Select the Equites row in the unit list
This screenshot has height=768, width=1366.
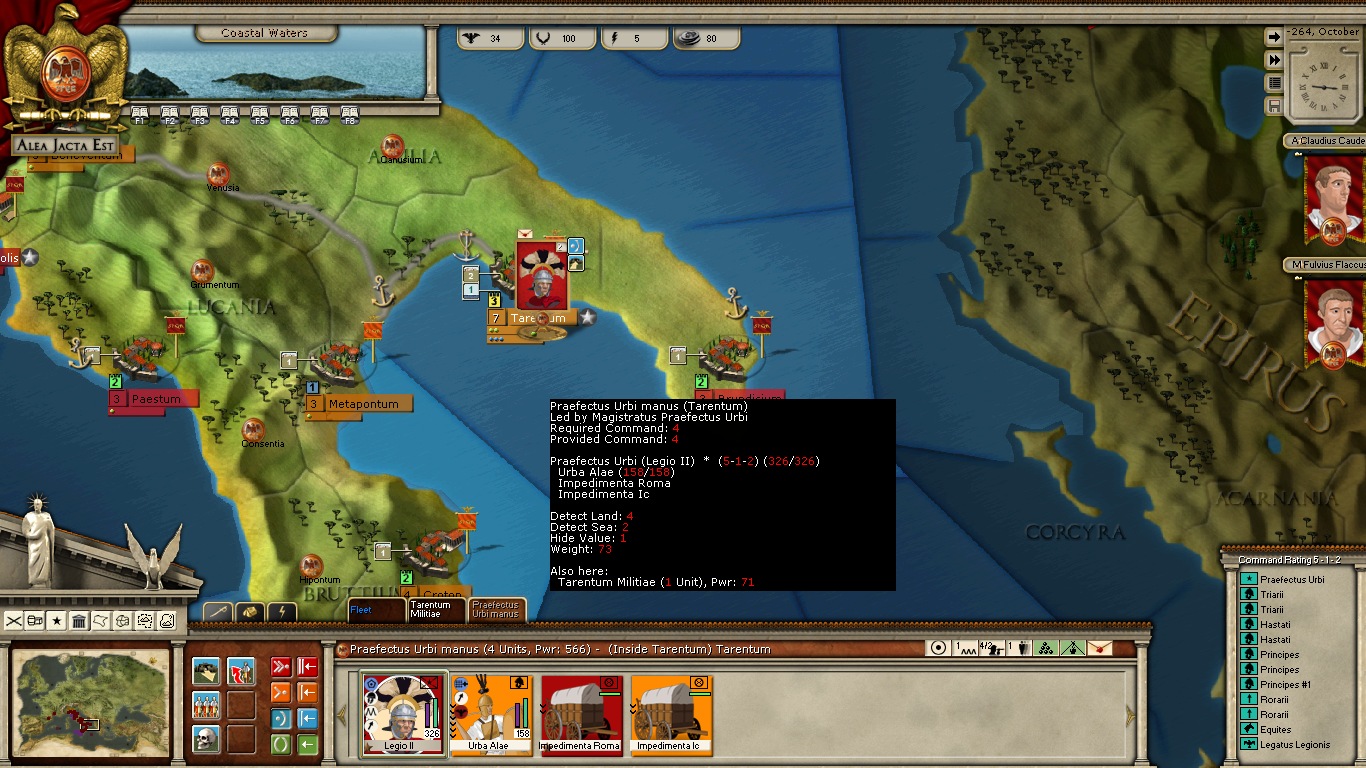tap(1274, 729)
